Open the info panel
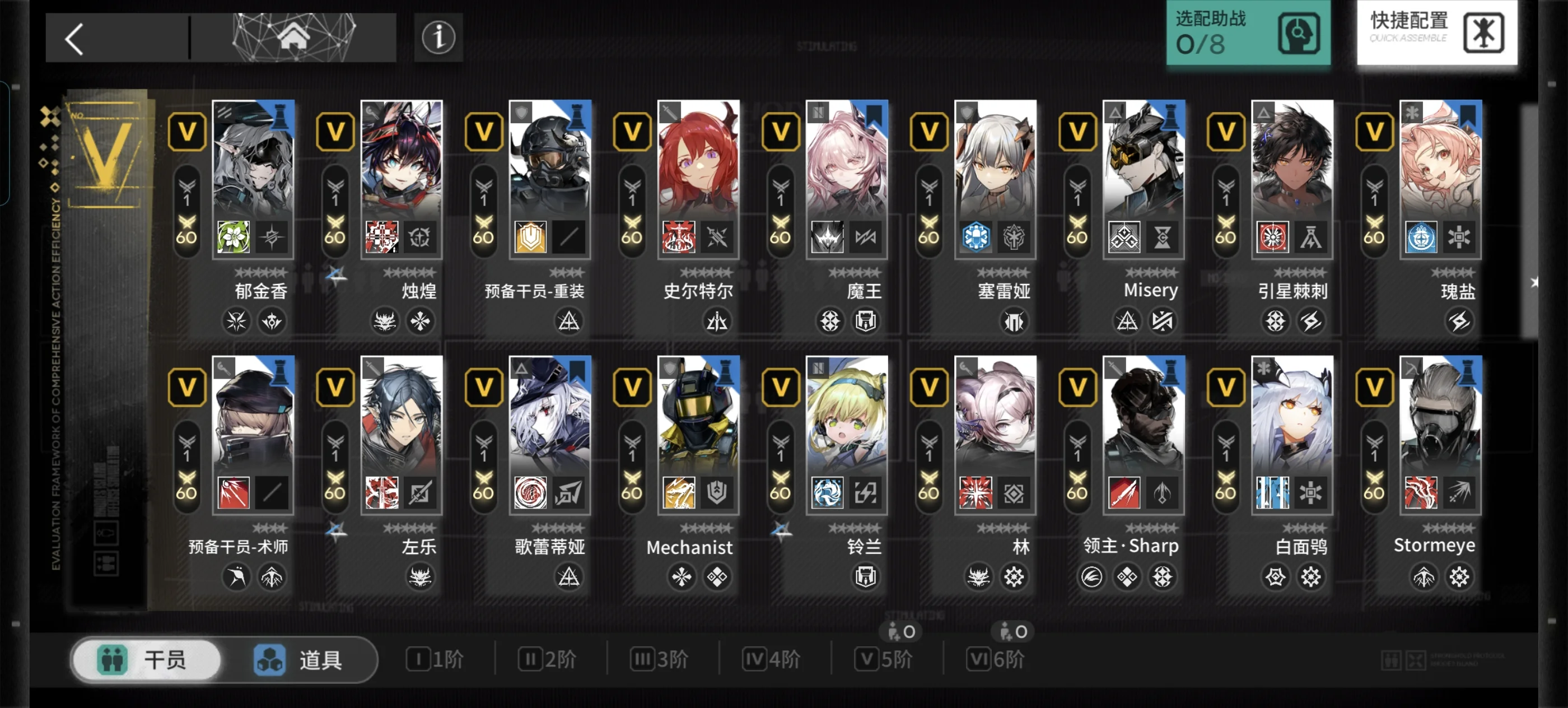Viewport: 1568px width, 708px height. 438,38
